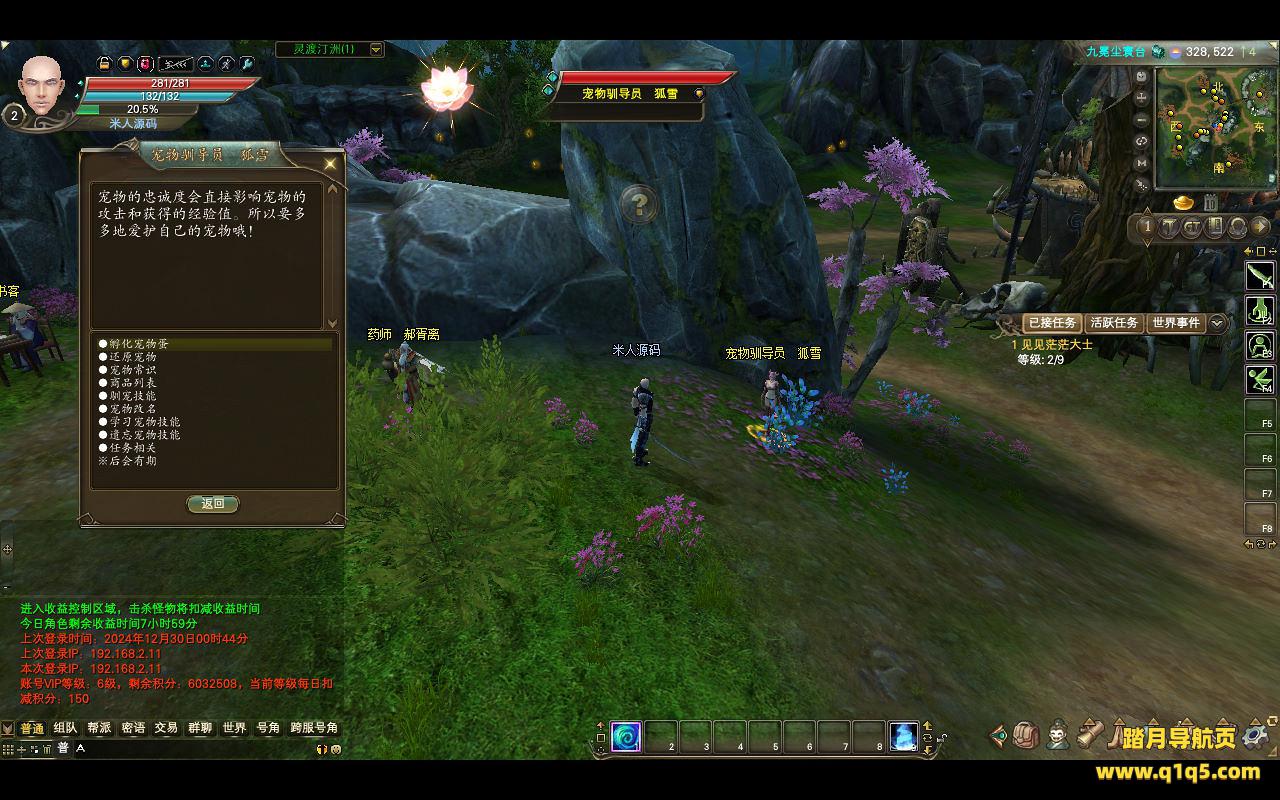Select the 还原宠物 option
The height and width of the screenshot is (800, 1280).
click(x=132, y=357)
